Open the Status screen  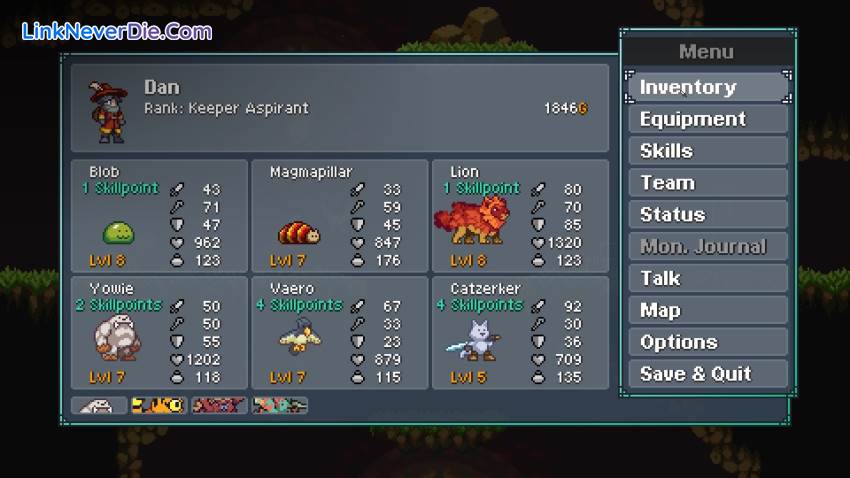708,215
